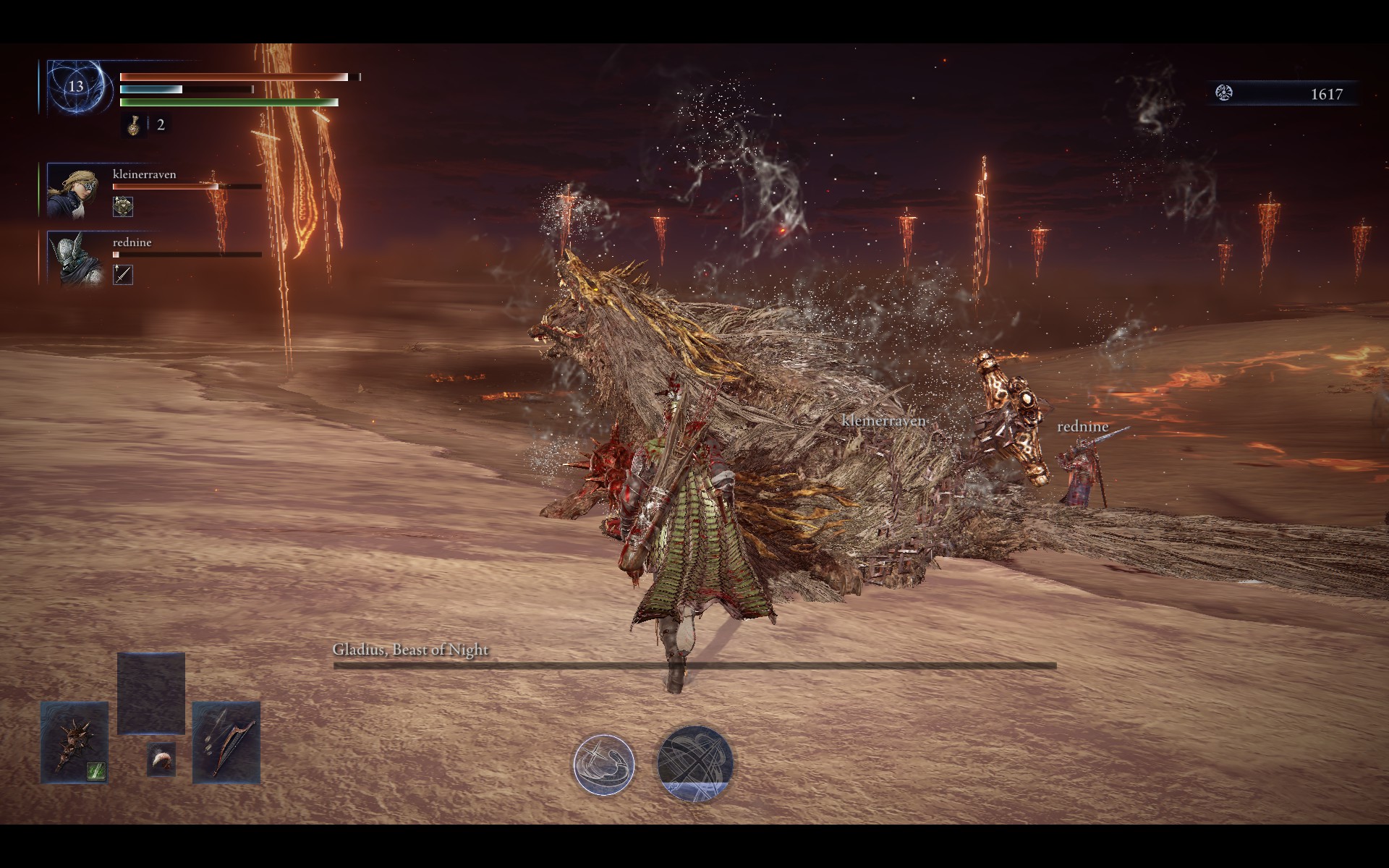Activate the smaller round character skill icon

(x=603, y=764)
